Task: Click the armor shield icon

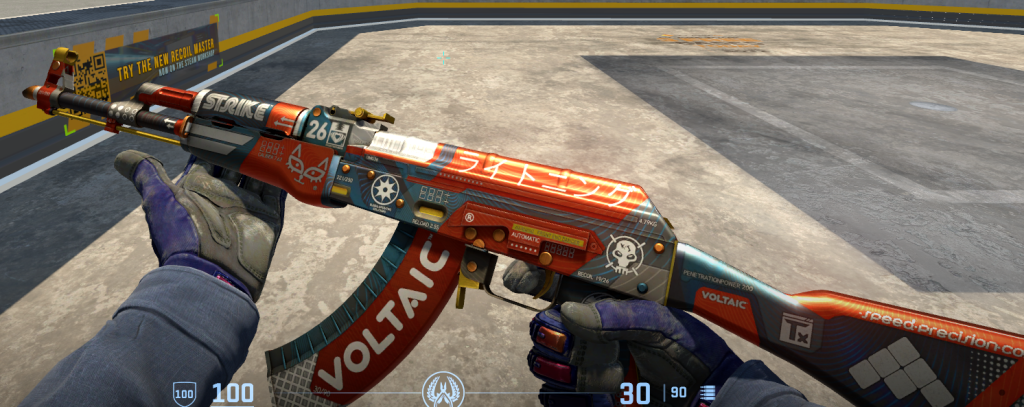Action: (x=184, y=392)
